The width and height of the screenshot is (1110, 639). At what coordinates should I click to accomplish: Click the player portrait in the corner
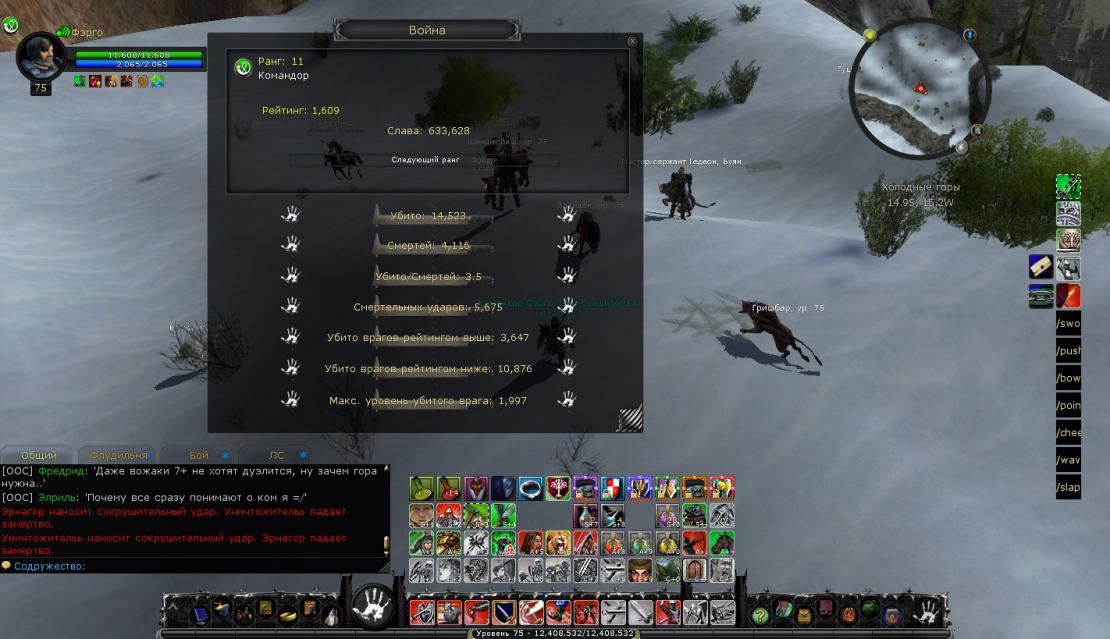point(41,56)
